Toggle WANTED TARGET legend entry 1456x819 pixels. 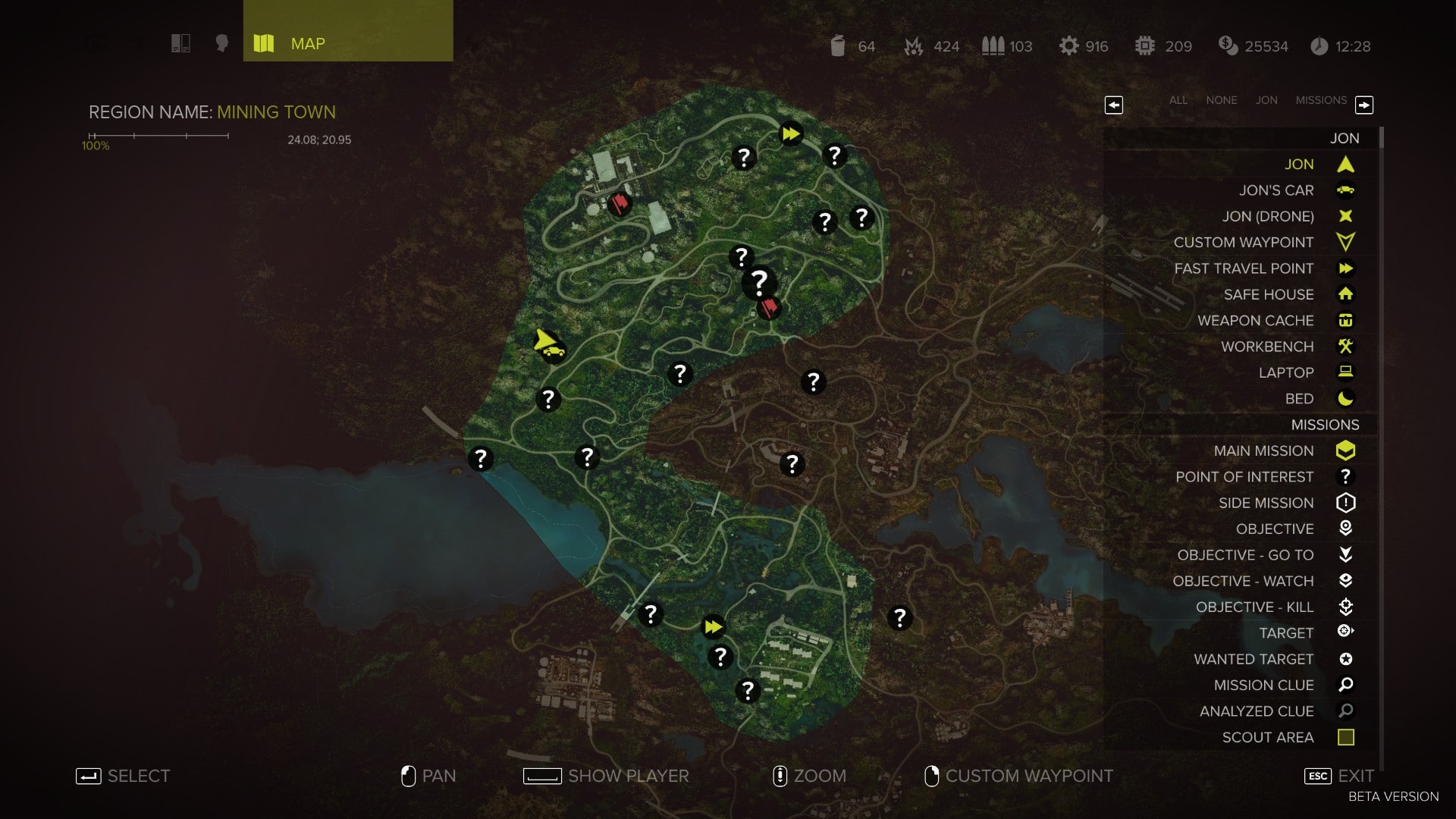click(1253, 659)
